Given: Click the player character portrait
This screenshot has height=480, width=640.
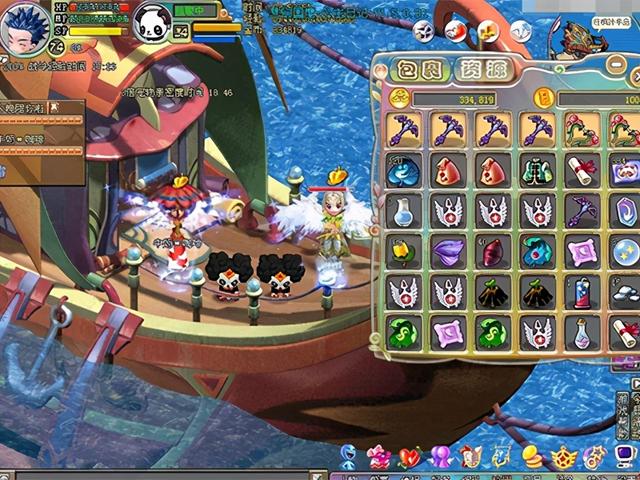Looking at the screenshot, I should [26, 28].
